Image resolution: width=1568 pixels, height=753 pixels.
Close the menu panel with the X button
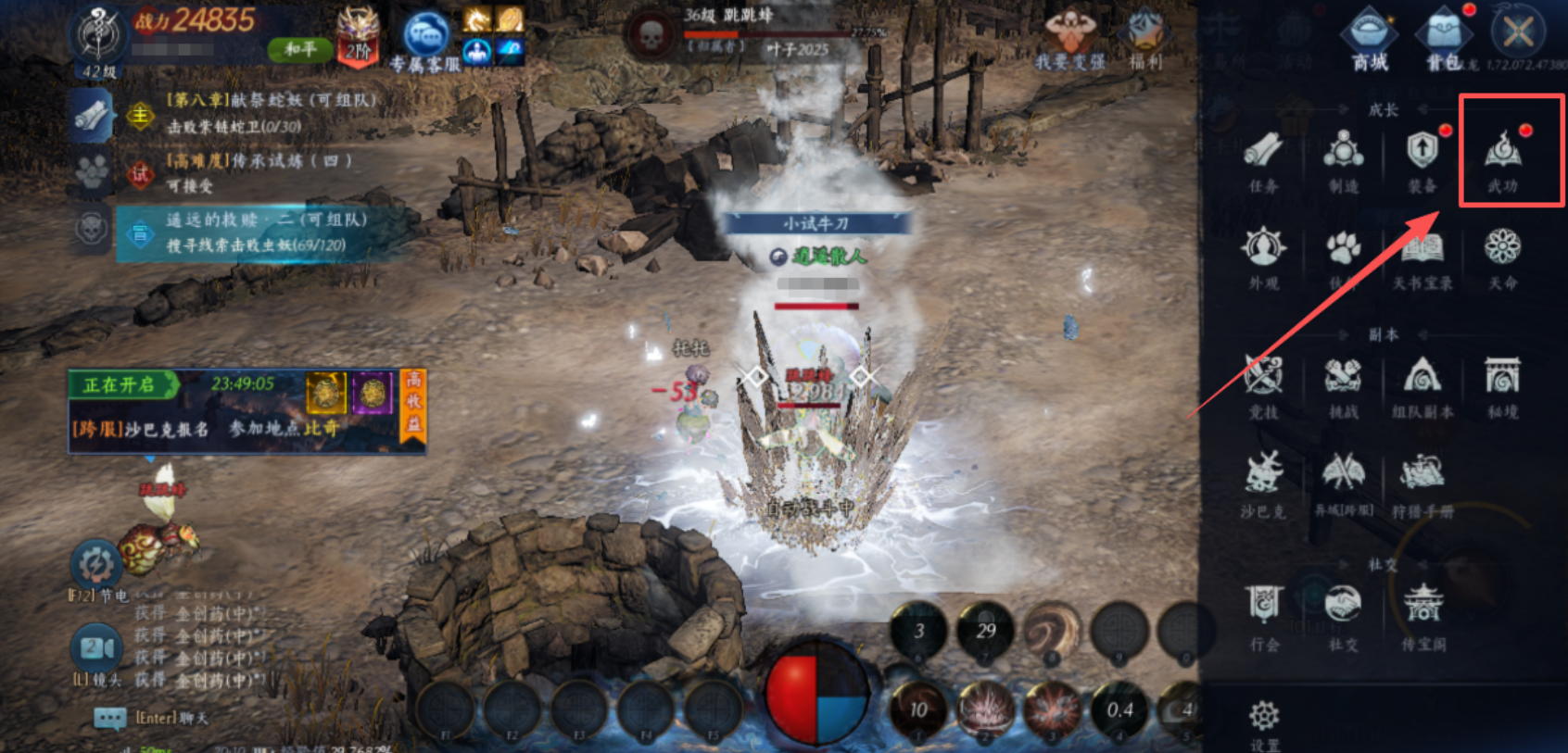coord(1517,32)
